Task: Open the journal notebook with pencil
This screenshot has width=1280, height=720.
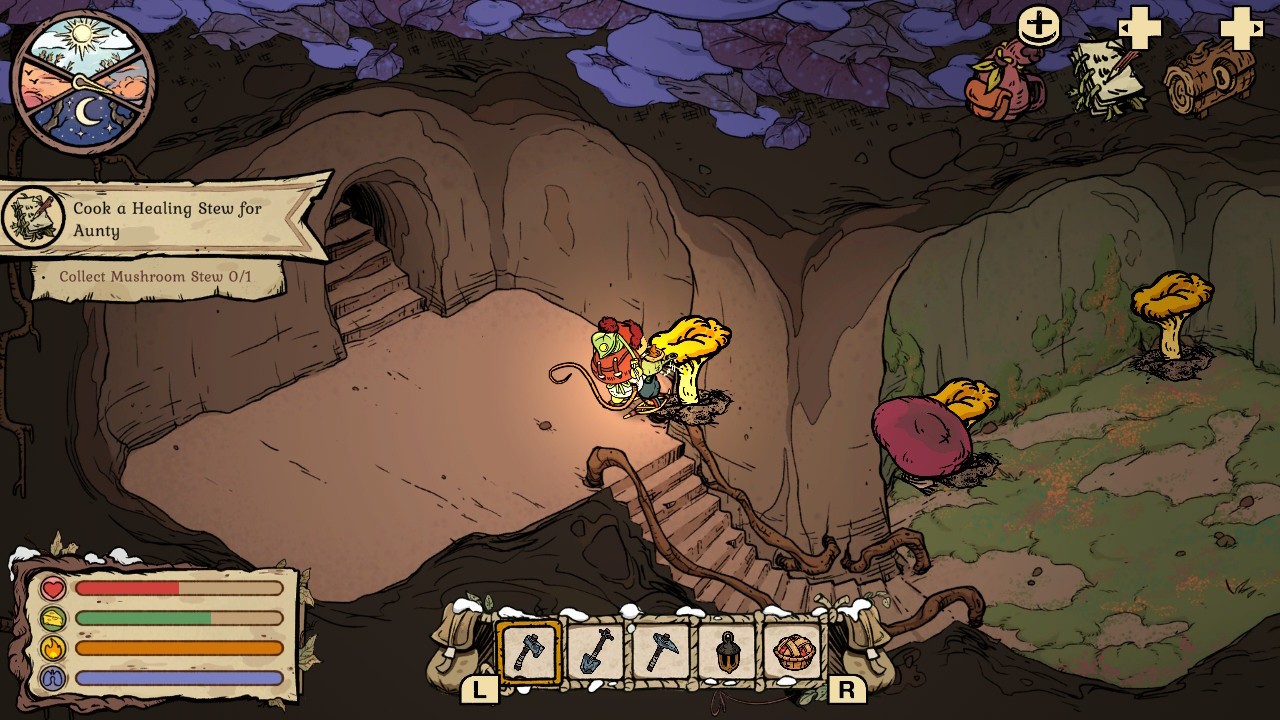Action: (1107, 78)
